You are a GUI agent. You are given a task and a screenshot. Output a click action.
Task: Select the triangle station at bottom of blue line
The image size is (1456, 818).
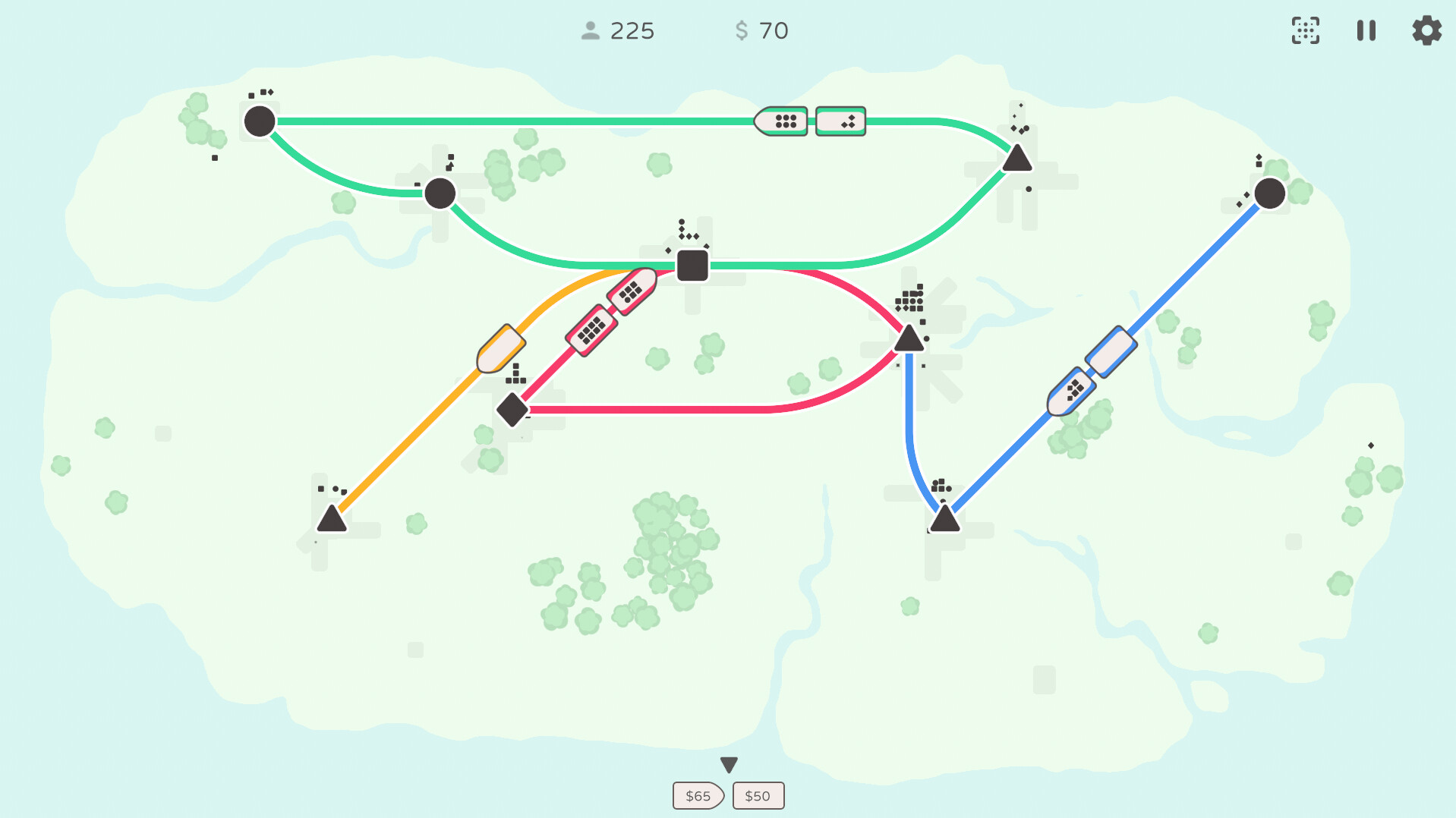(x=944, y=518)
